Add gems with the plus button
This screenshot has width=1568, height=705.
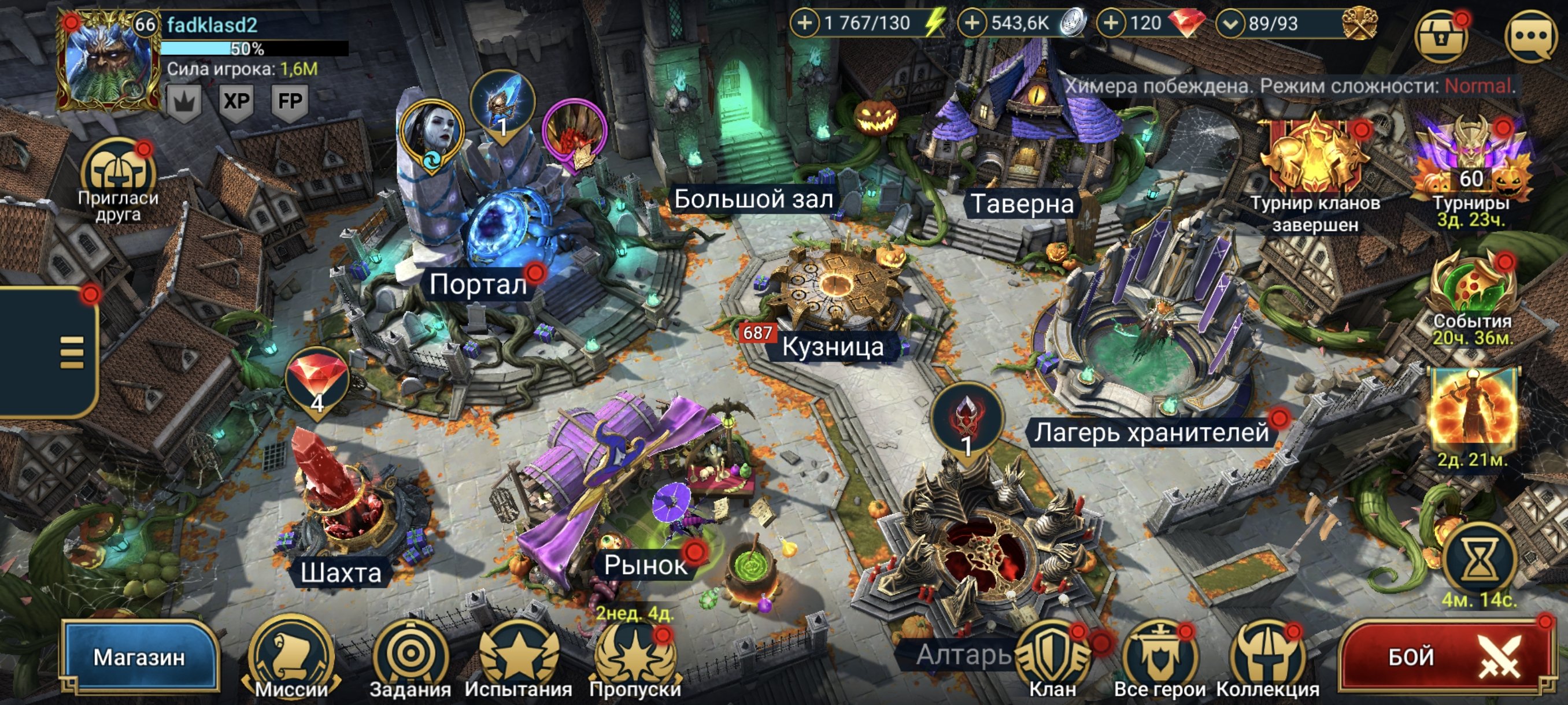pyautogui.click(x=1111, y=24)
